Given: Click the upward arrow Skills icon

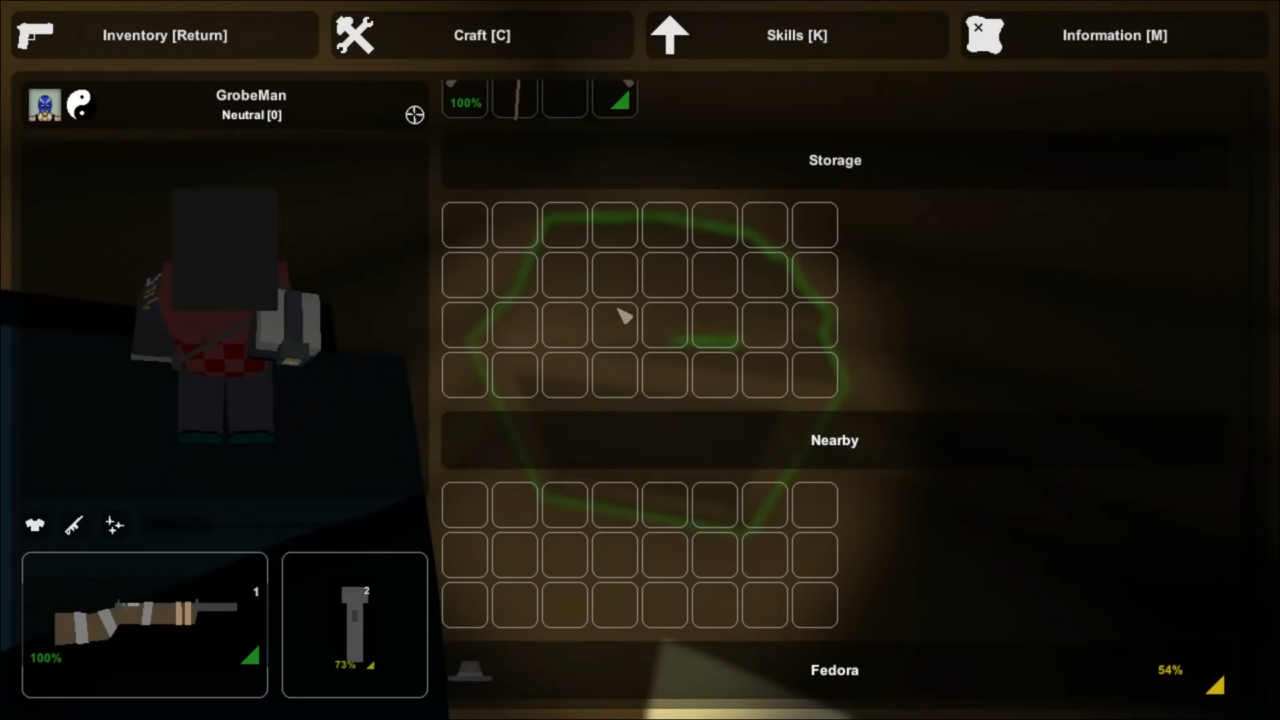Looking at the screenshot, I should (x=670, y=35).
